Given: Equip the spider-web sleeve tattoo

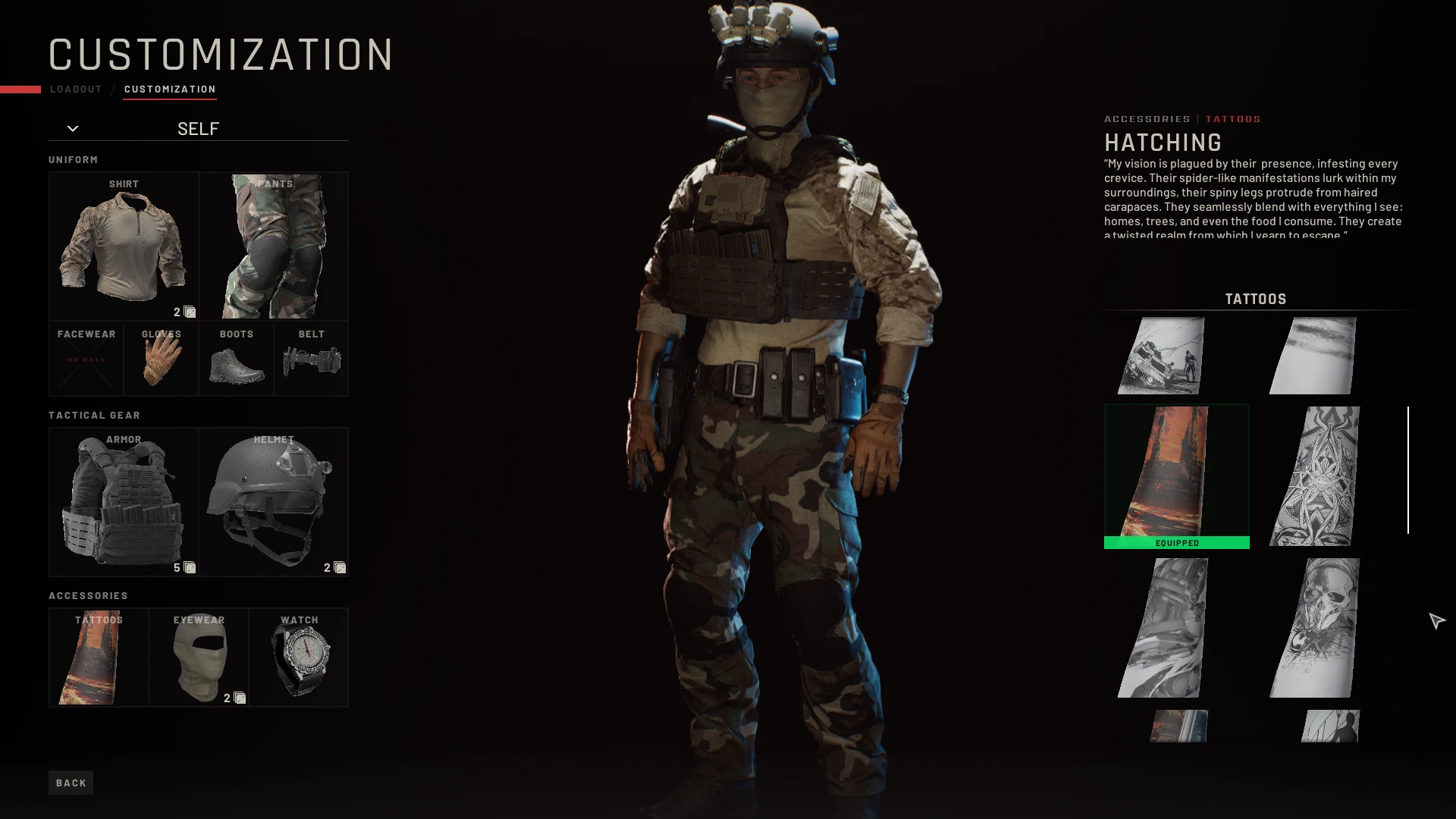Looking at the screenshot, I should [x=1311, y=474].
